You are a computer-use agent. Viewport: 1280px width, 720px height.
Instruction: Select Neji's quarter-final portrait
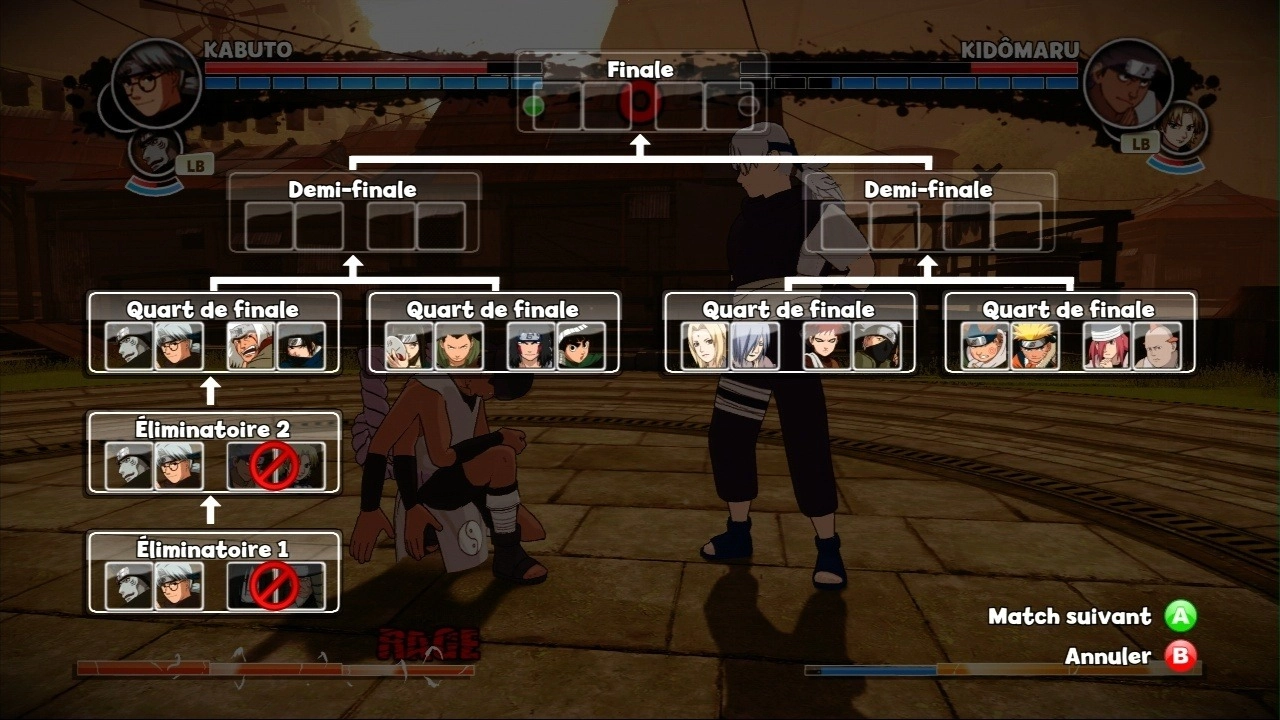pyautogui.click(x=531, y=346)
